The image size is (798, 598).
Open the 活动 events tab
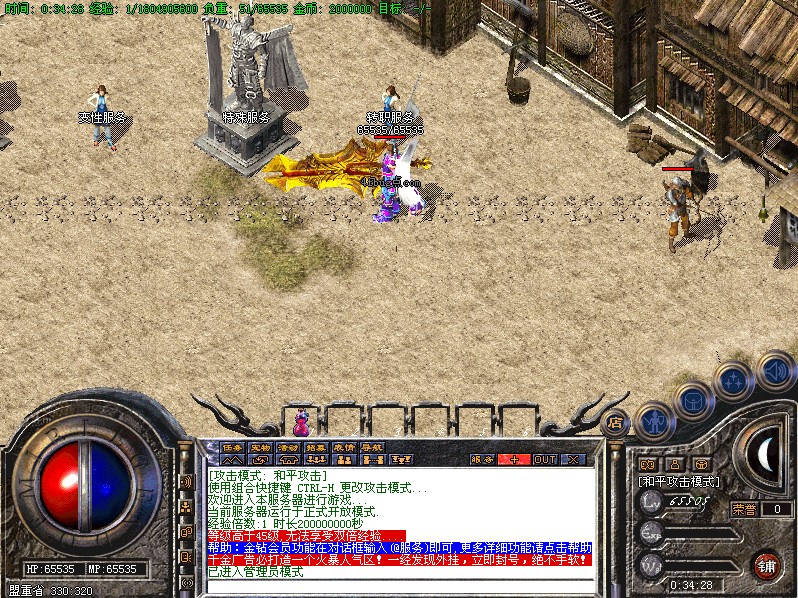click(289, 447)
